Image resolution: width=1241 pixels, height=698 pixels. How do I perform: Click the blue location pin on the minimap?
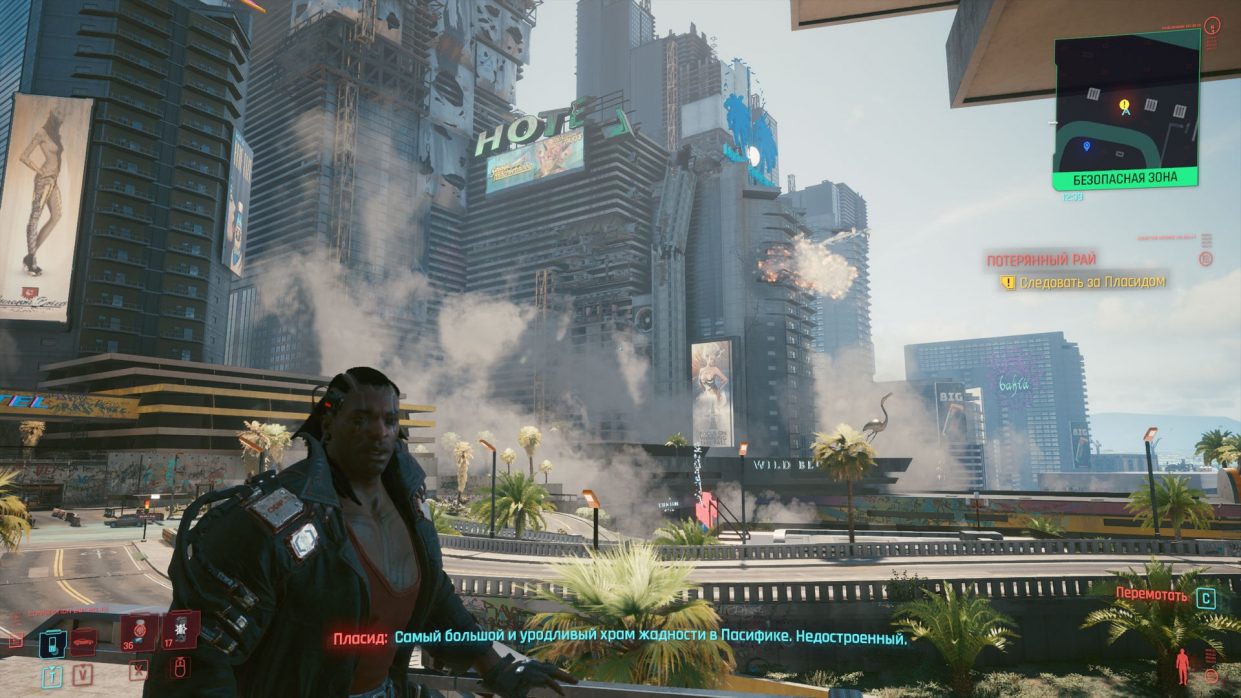[x=1086, y=146]
